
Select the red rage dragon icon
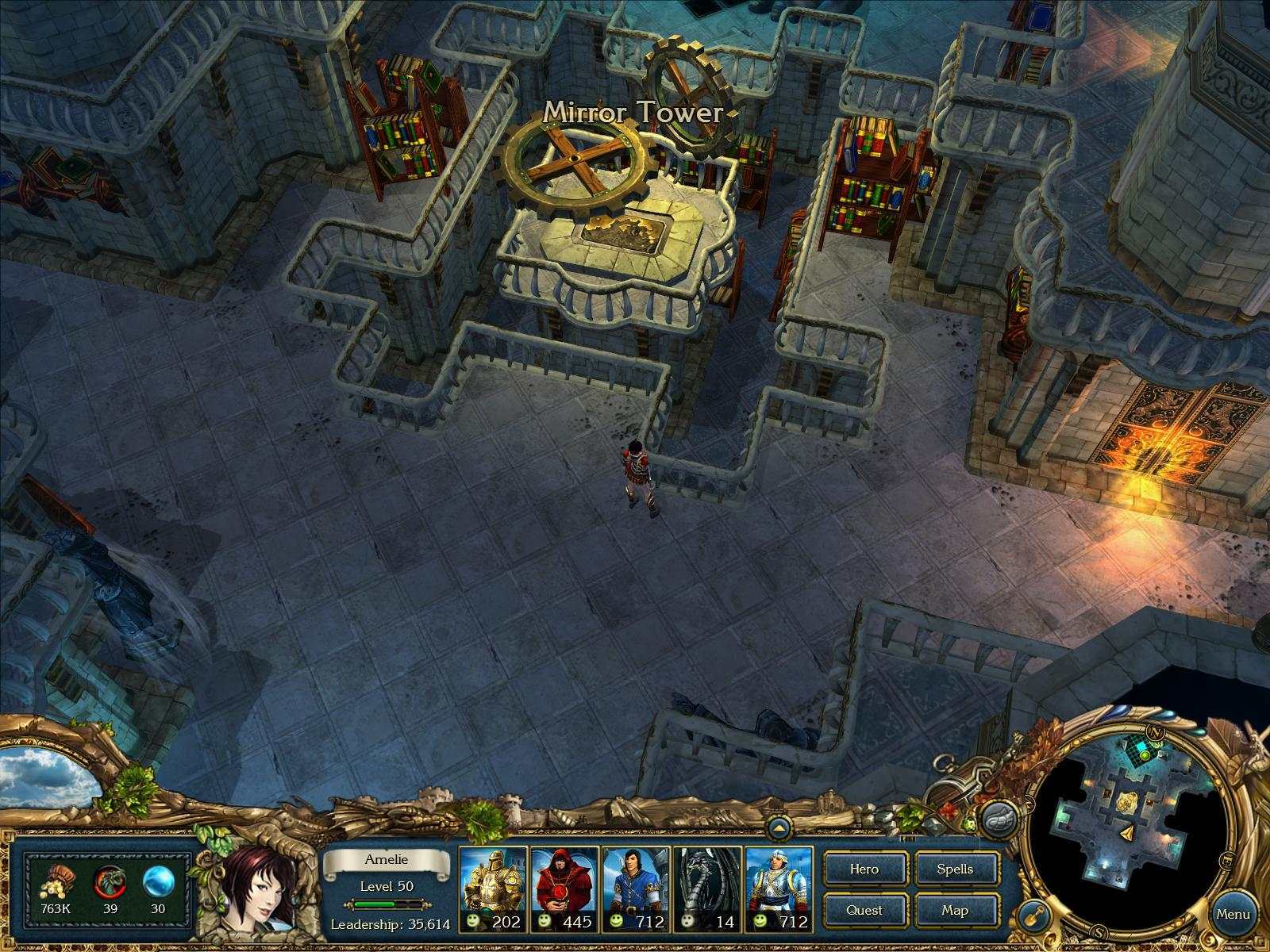[x=110, y=882]
